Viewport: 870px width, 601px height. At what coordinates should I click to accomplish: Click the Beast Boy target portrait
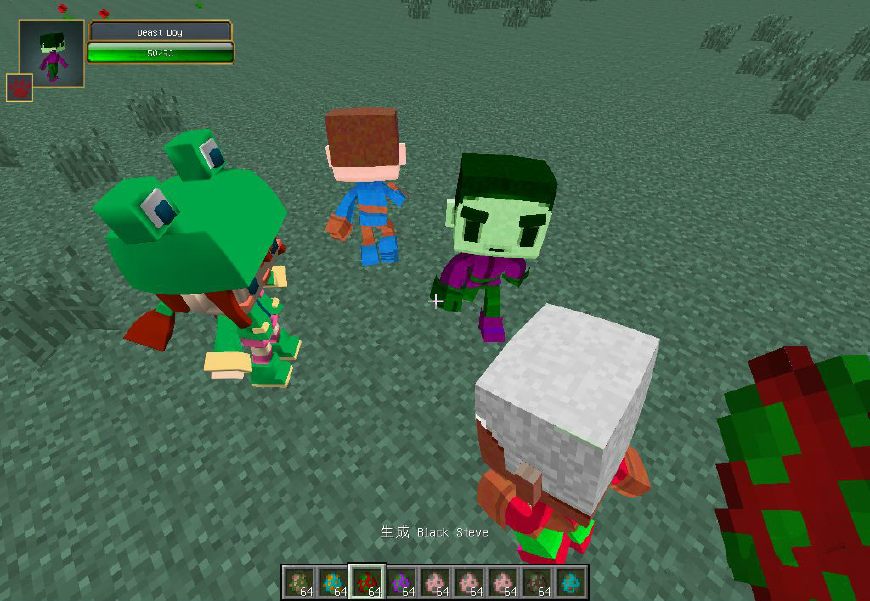click(x=51, y=53)
